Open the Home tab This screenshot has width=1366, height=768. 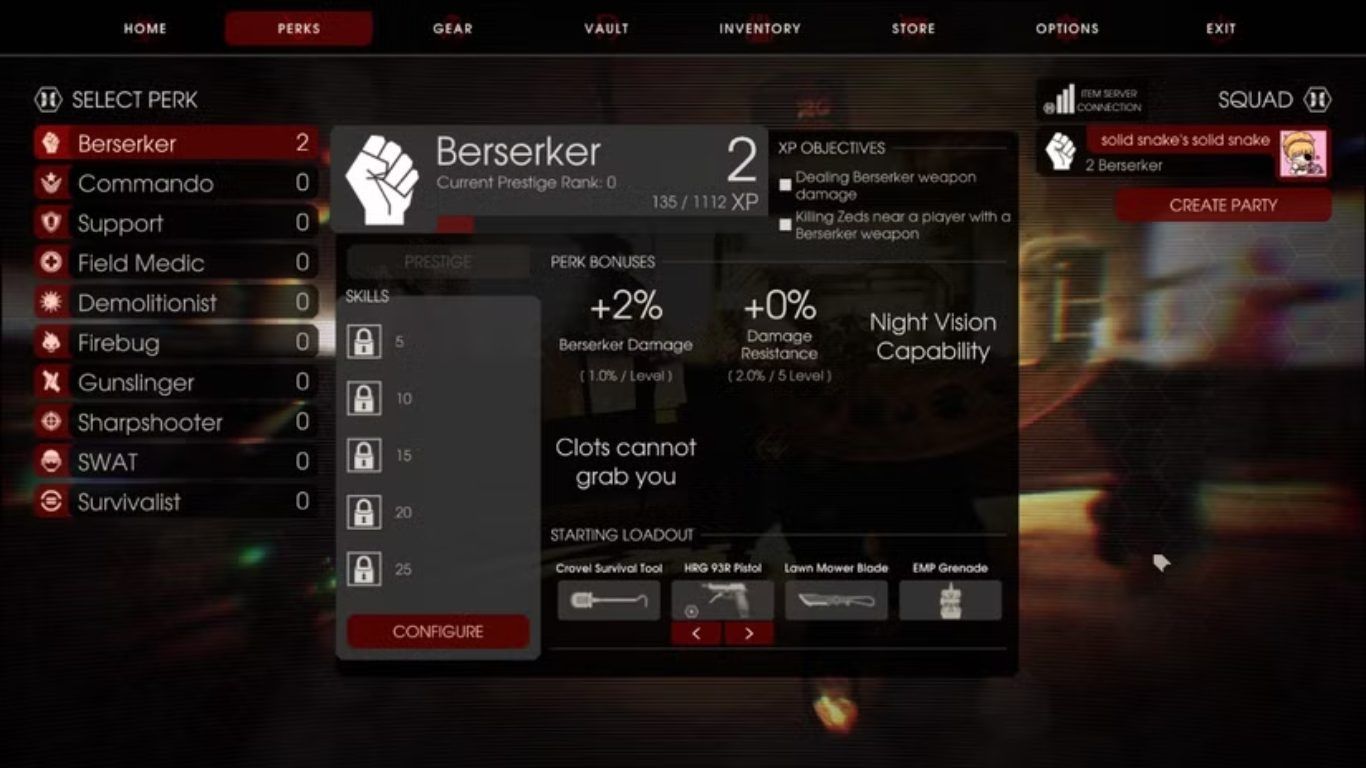(145, 29)
